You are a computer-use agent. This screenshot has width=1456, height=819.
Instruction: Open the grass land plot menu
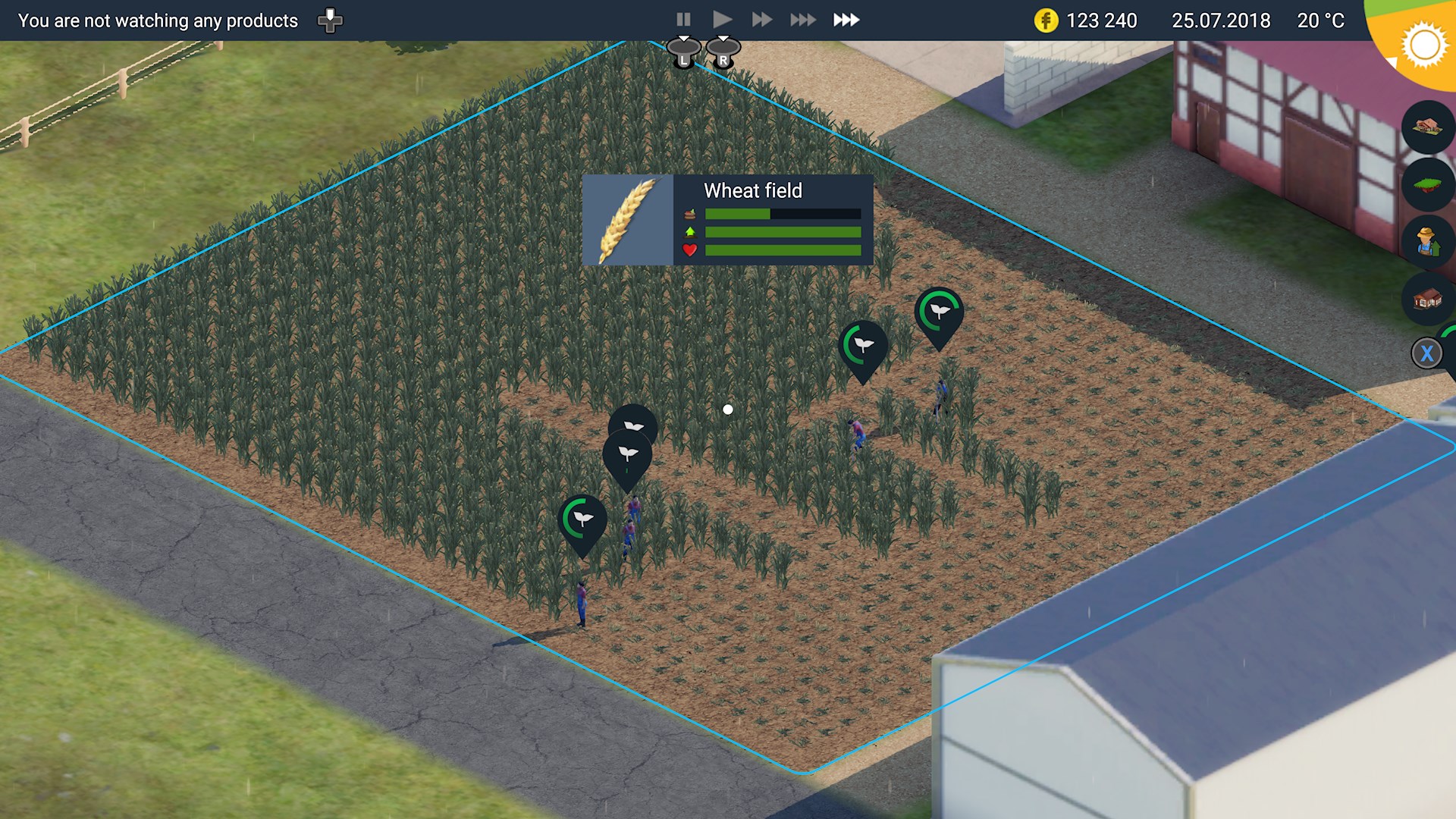[1427, 184]
